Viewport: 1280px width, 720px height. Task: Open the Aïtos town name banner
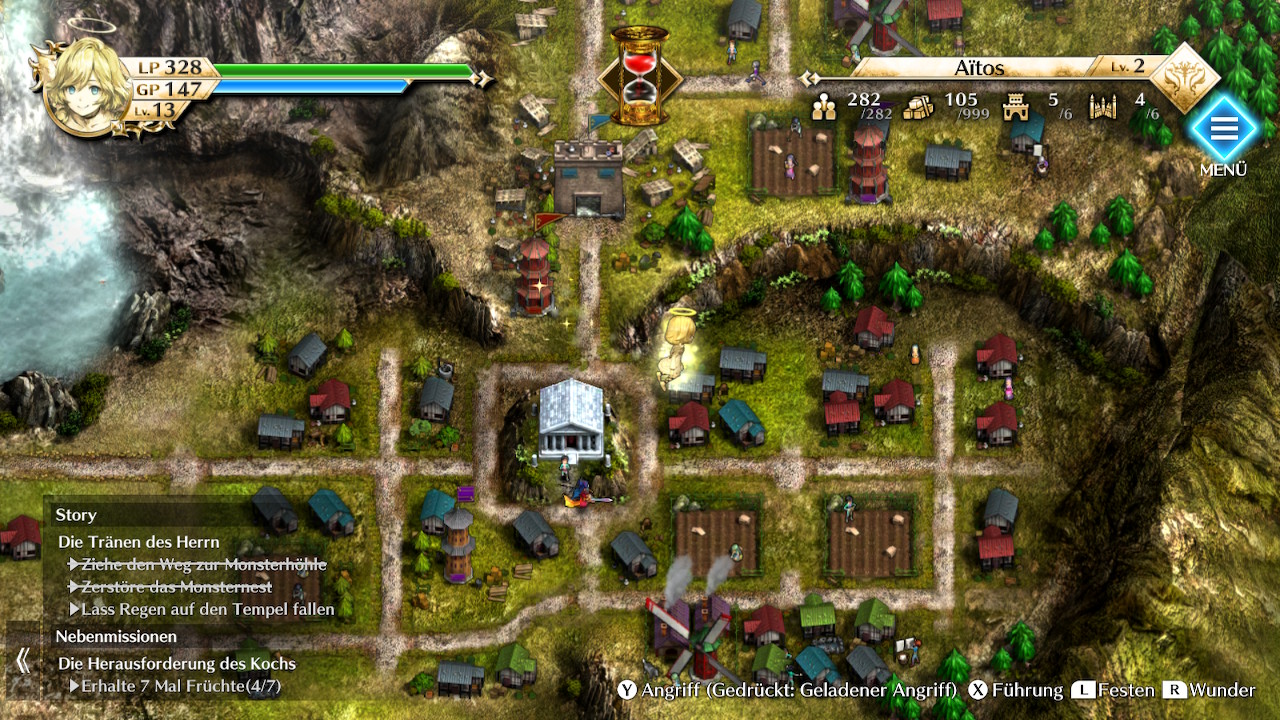click(x=978, y=69)
